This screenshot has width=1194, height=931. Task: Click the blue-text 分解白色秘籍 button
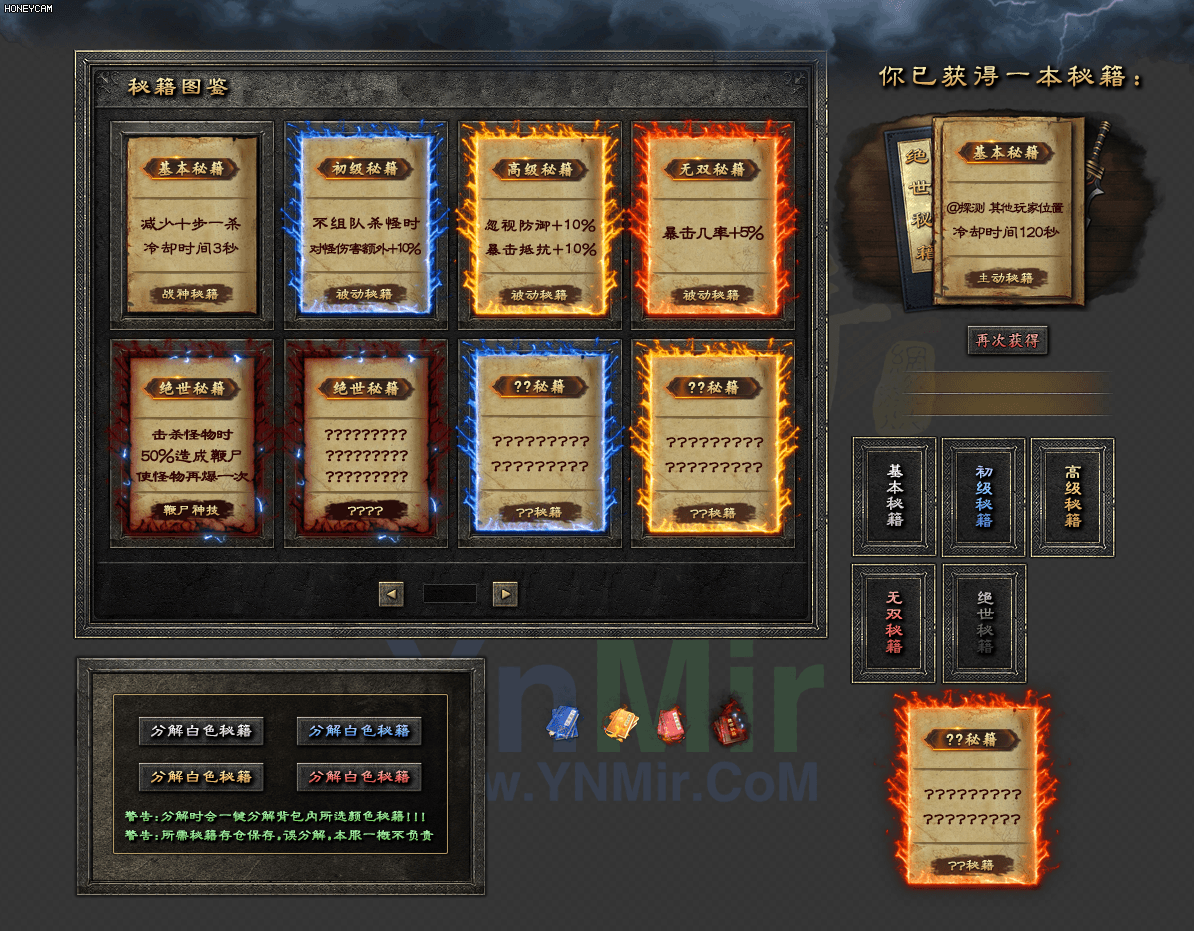(359, 731)
